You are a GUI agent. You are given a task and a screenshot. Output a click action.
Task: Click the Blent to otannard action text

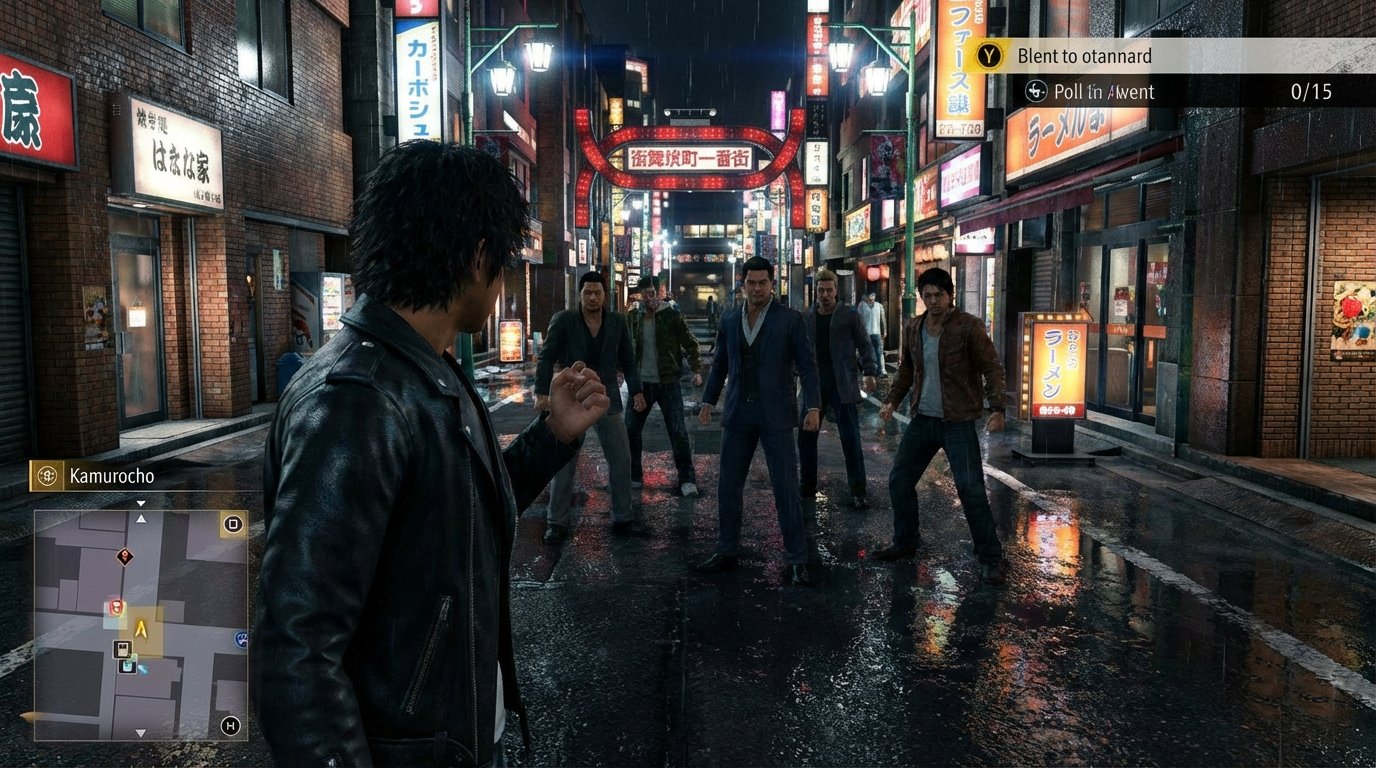click(x=1084, y=56)
